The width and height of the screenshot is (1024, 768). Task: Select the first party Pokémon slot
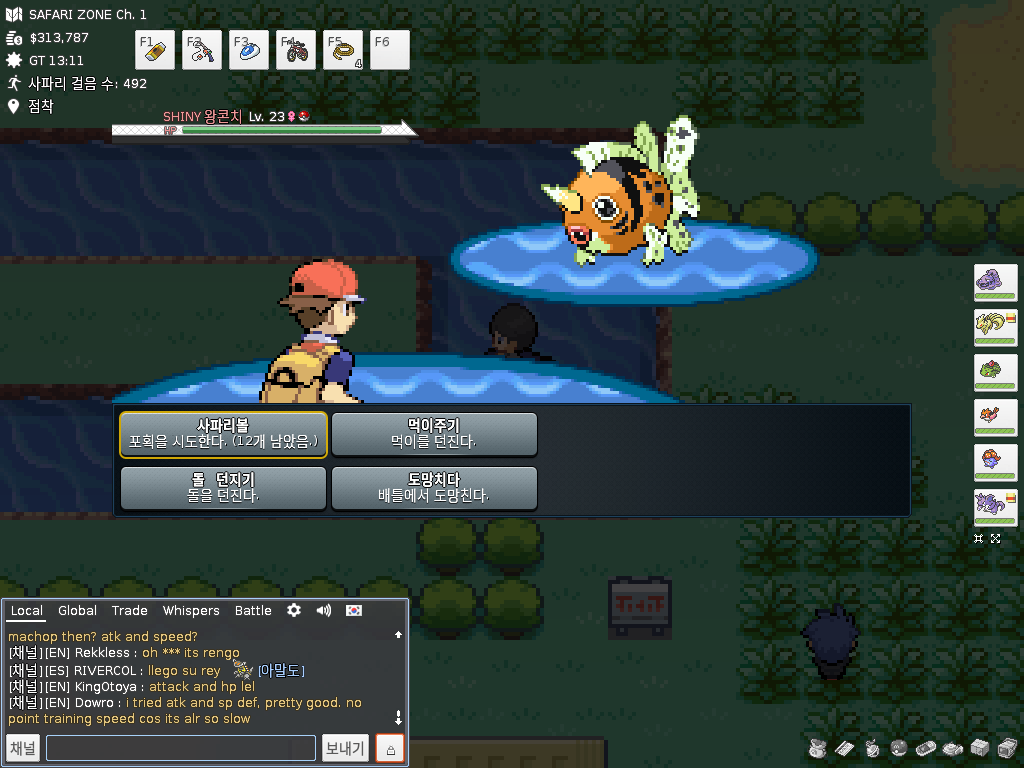pyautogui.click(x=995, y=282)
